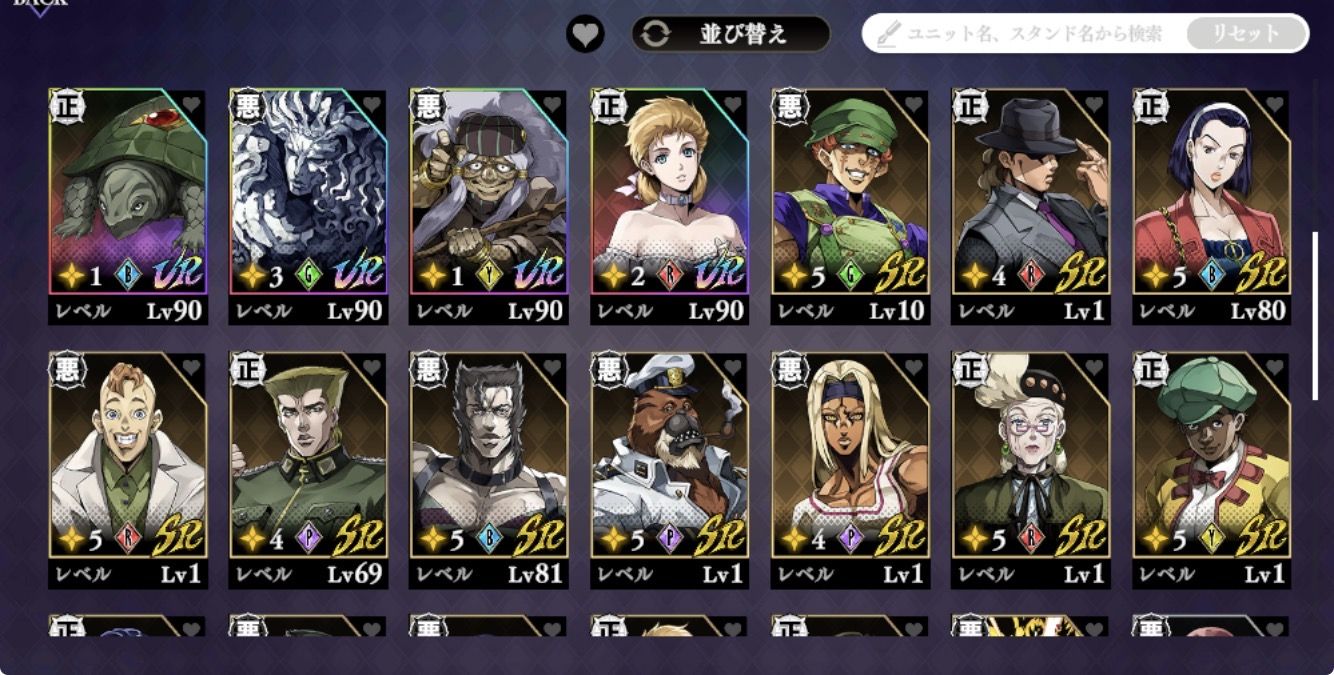Image resolution: width=1334 pixels, height=675 pixels.
Task: Pick the grinning man in white coat
Action: [x=128, y=455]
